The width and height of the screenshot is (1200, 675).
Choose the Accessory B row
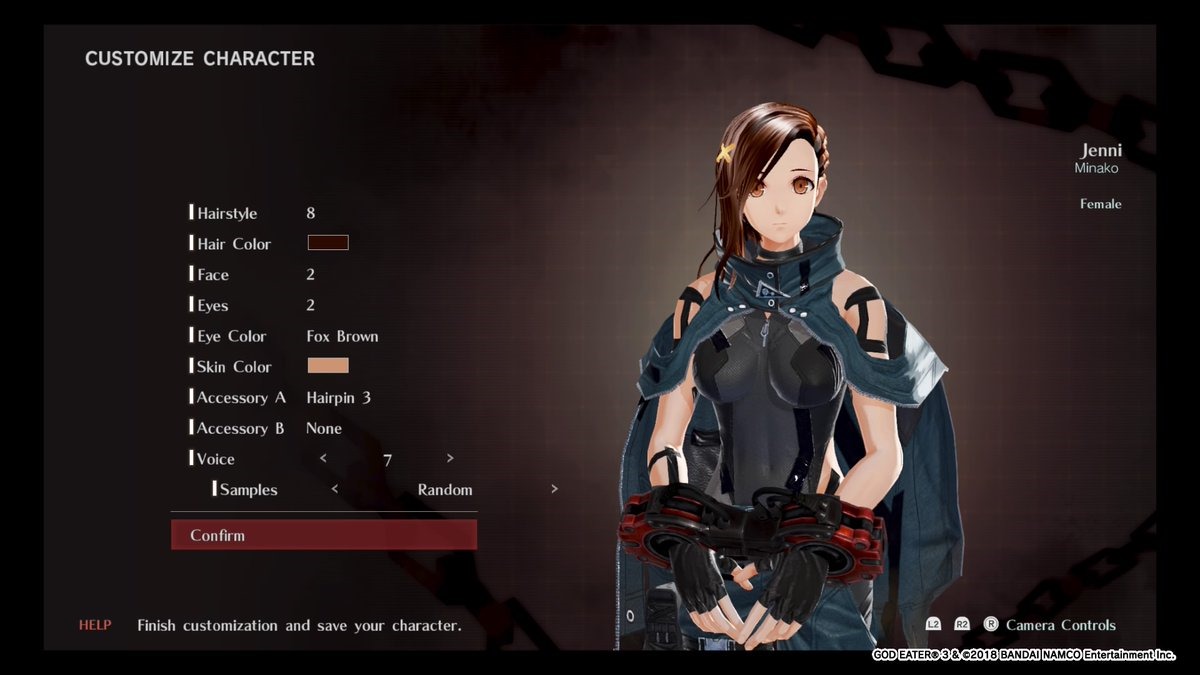tap(240, 428)
